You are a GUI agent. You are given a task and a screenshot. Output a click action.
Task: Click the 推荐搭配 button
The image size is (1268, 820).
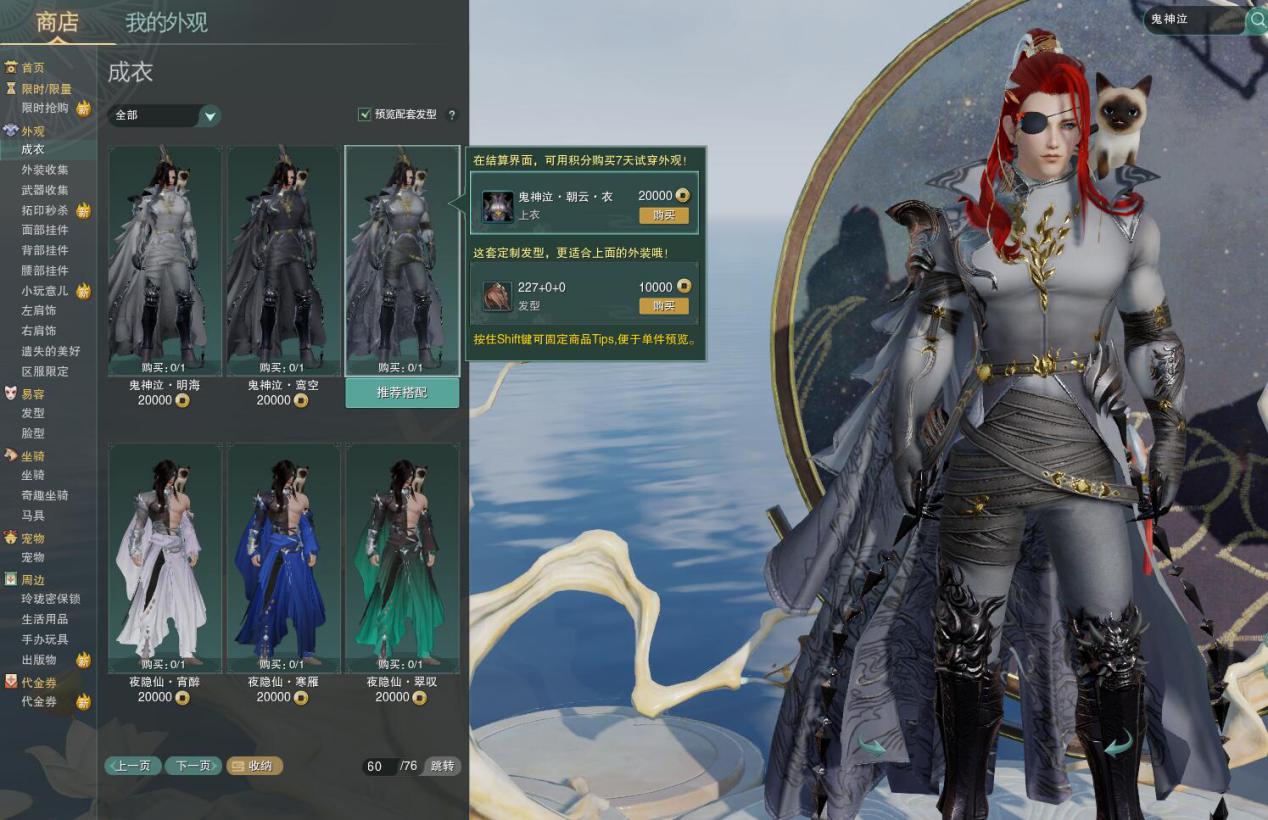pyautogui.click(x=402, y=393)
